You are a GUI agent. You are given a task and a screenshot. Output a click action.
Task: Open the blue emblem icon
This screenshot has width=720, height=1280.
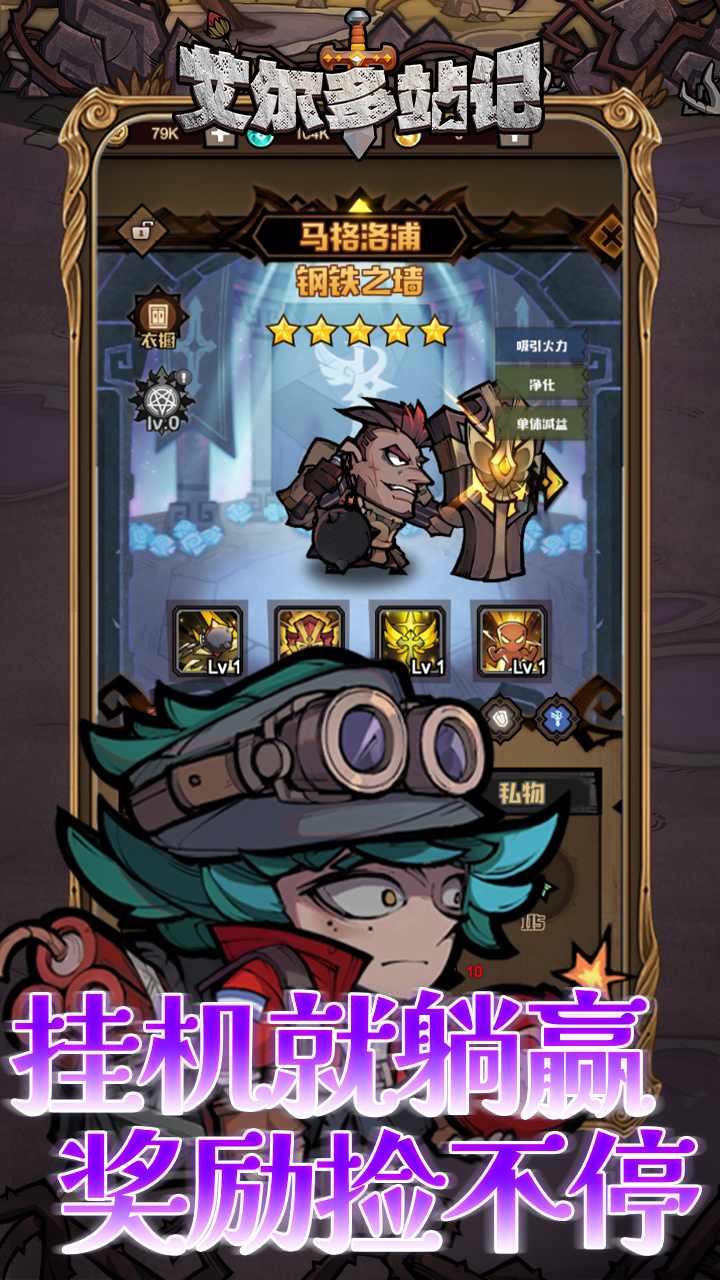pyautogui.click(x=553, y=716)
